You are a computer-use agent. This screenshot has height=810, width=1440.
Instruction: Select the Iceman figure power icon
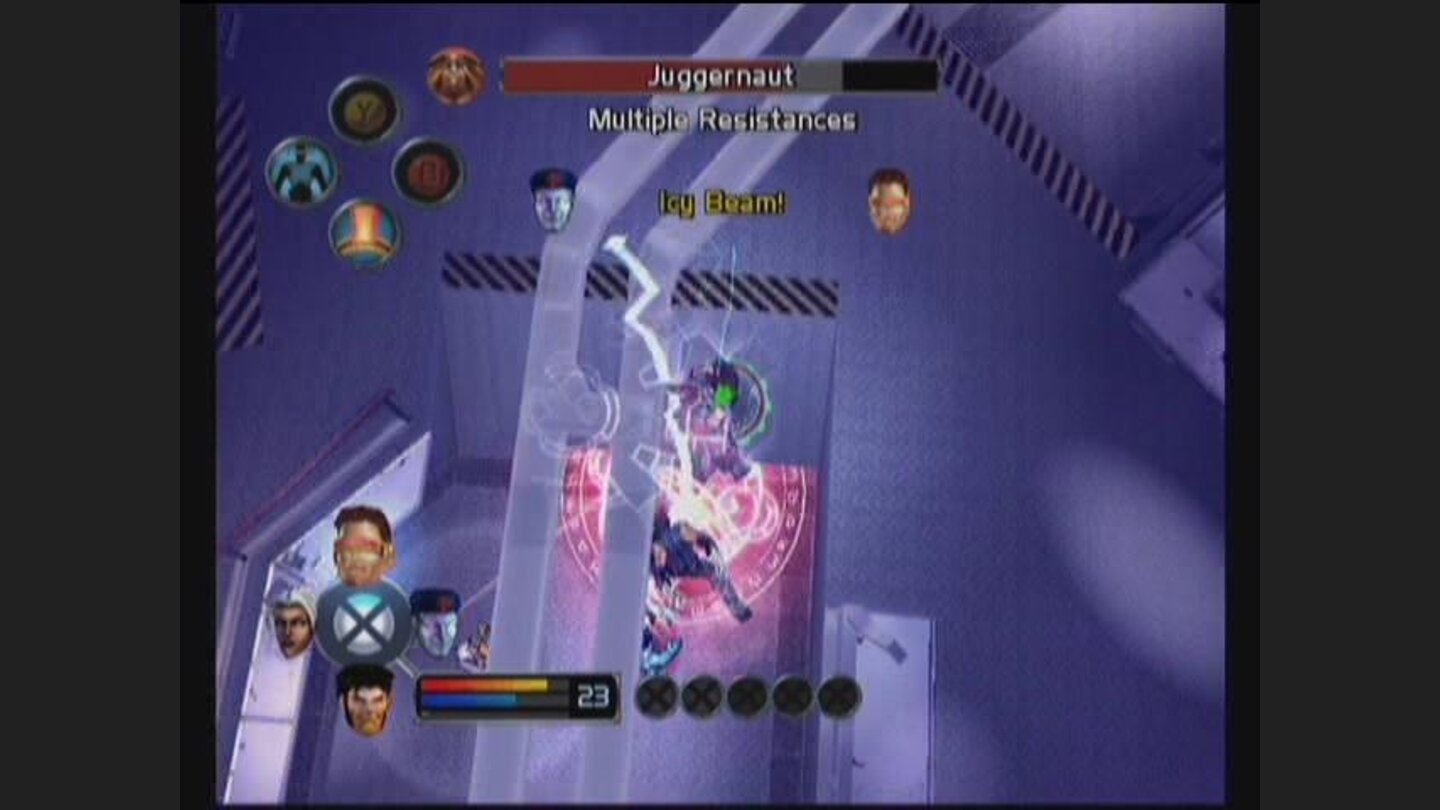click(305, 172)
